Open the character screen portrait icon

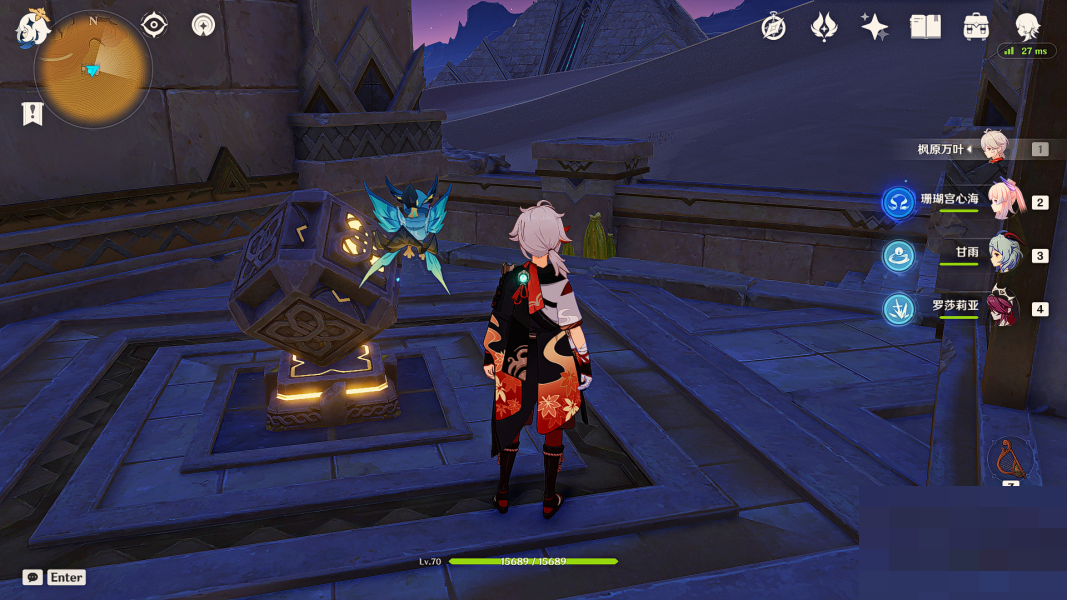(x=1027, y=26)
